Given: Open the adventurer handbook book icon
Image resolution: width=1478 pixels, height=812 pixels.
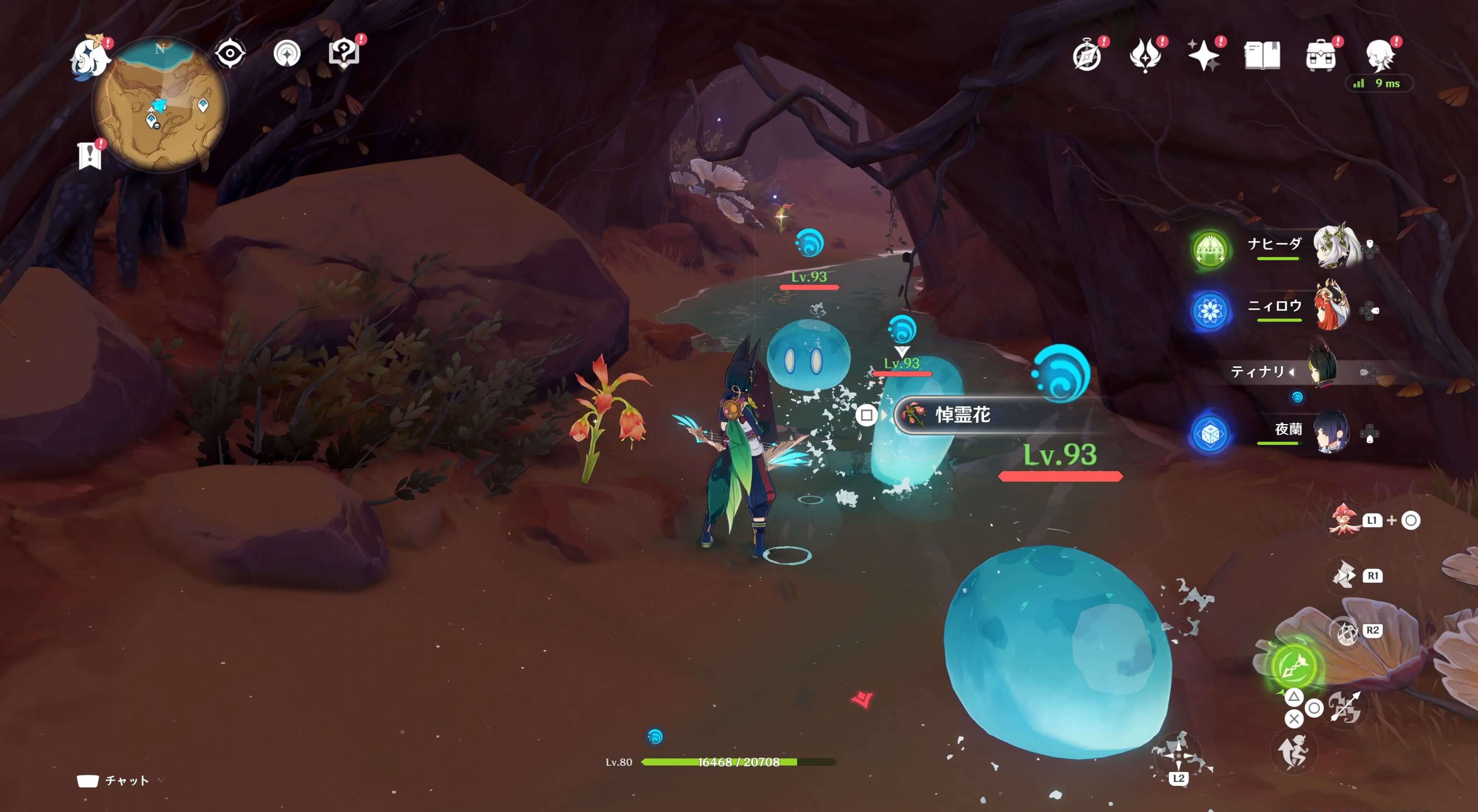Looking at the screenshot, I should point(1262,56).
